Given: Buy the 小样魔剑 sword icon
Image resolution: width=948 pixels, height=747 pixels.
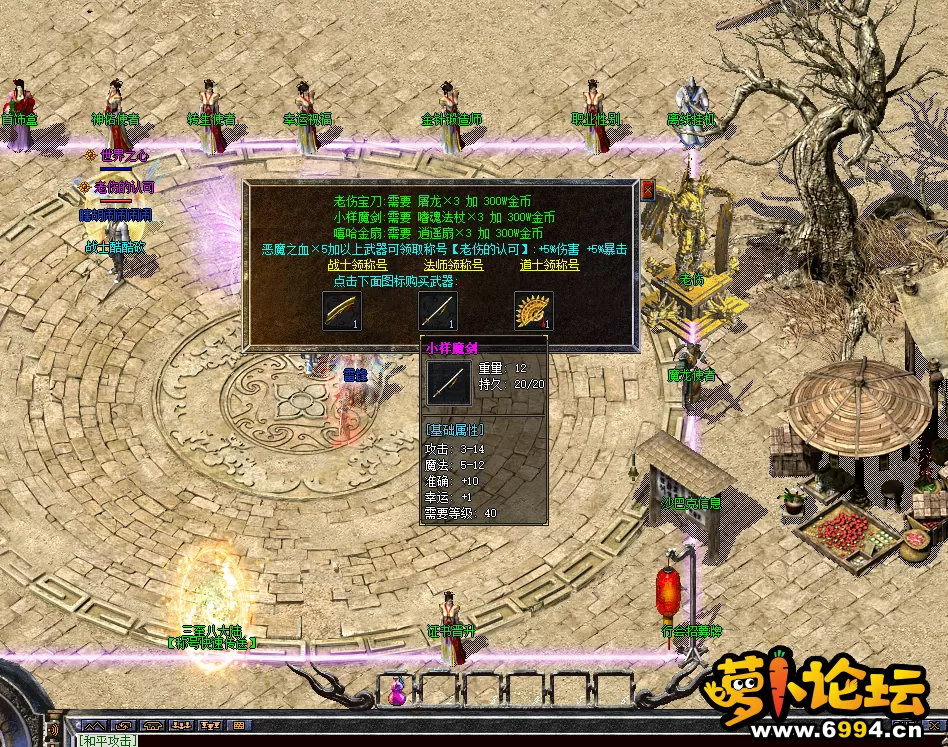Looking at the screenshot, I should pos(438,311).
